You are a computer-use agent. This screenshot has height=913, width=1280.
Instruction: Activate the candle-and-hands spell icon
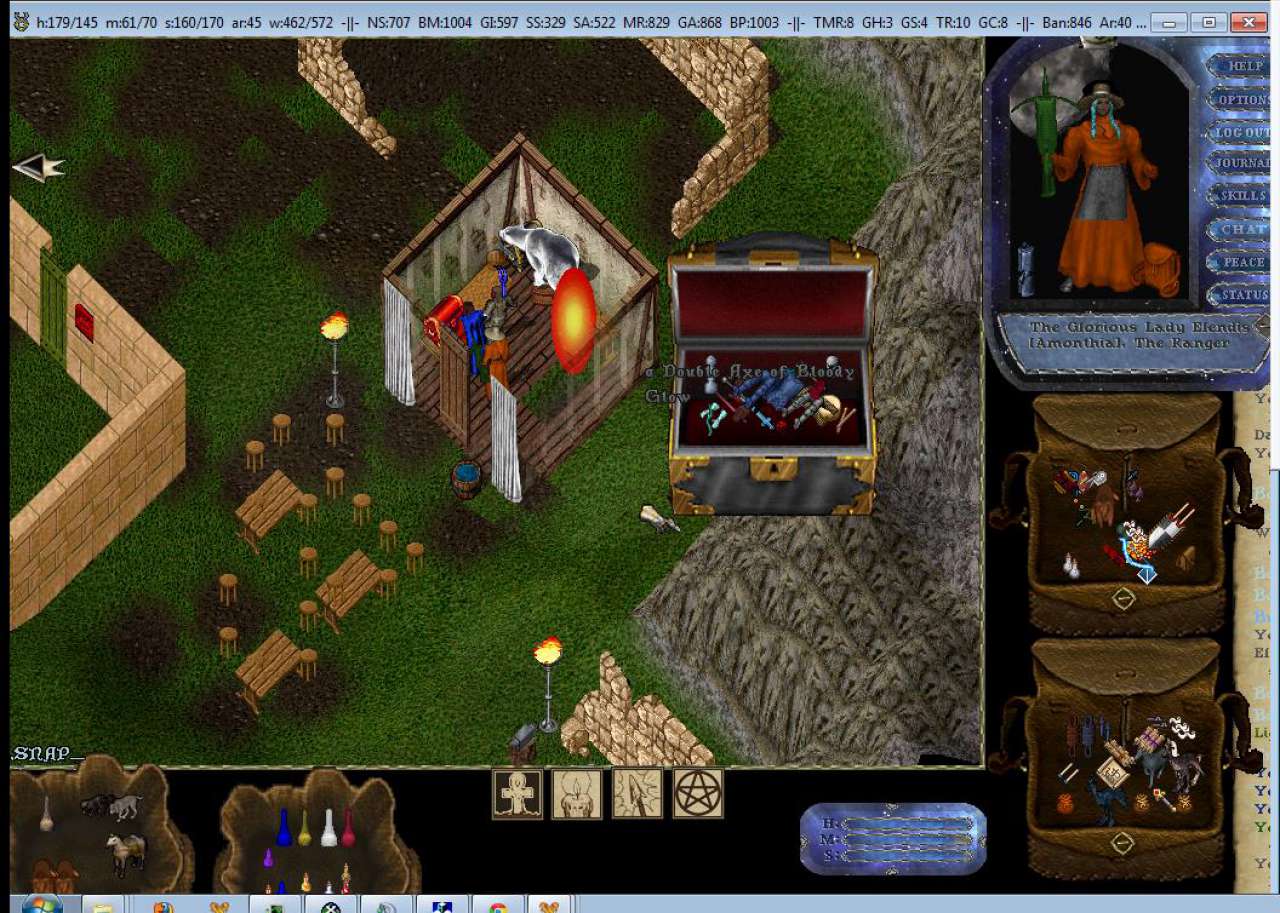pos(577,794)
